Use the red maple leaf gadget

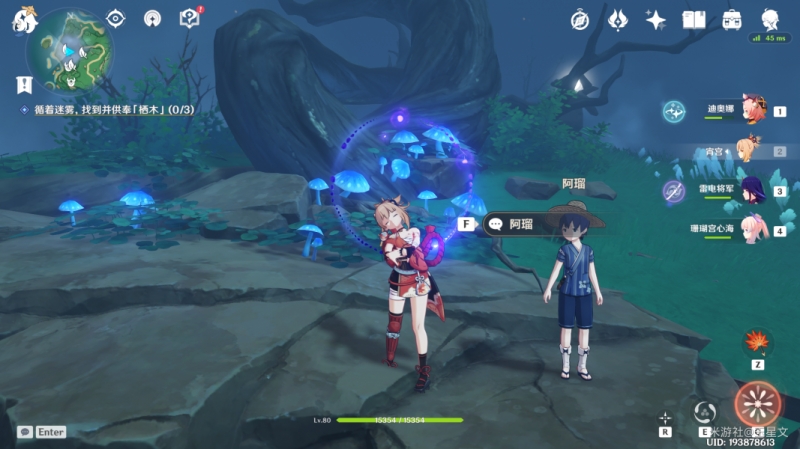757,343
